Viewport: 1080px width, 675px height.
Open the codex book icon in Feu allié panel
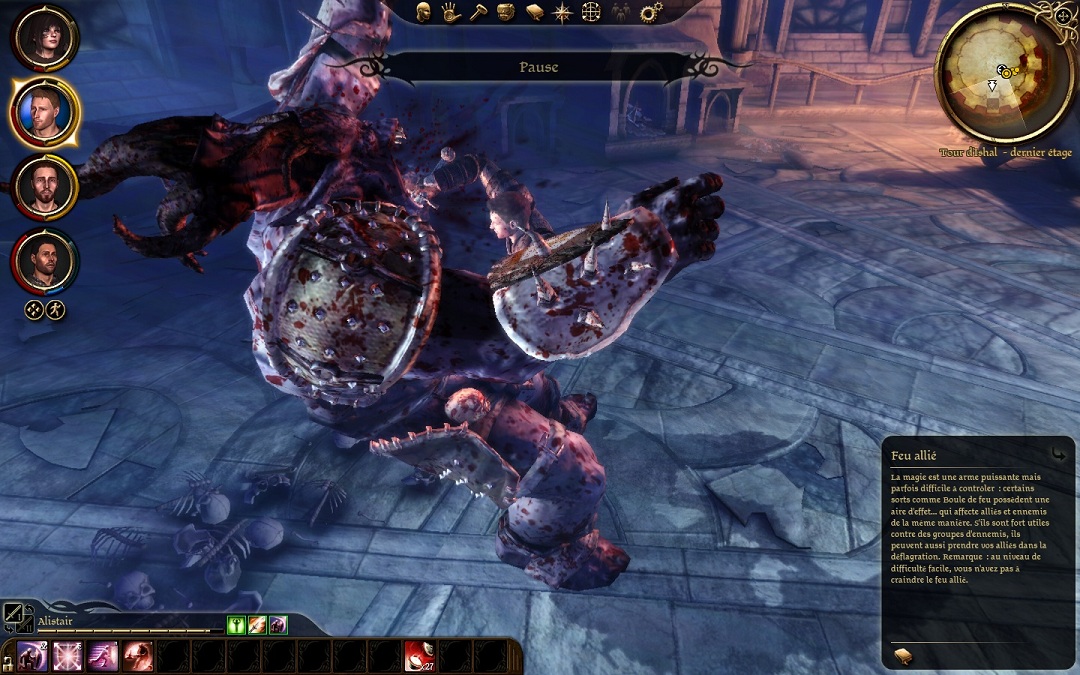point(903,655)
